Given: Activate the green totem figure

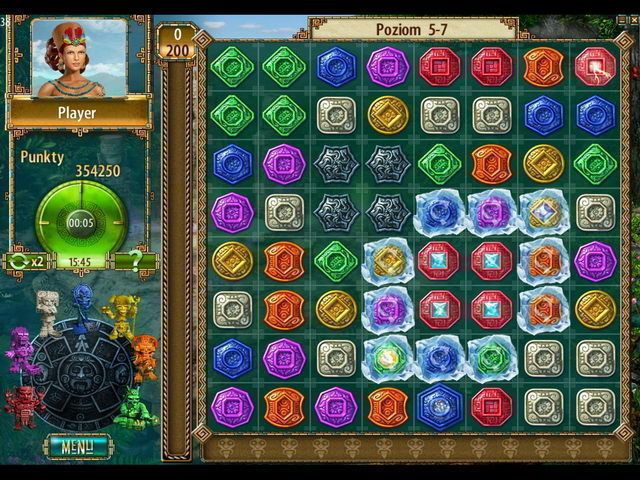Looking at the screenshot, I should coord(135,406).
